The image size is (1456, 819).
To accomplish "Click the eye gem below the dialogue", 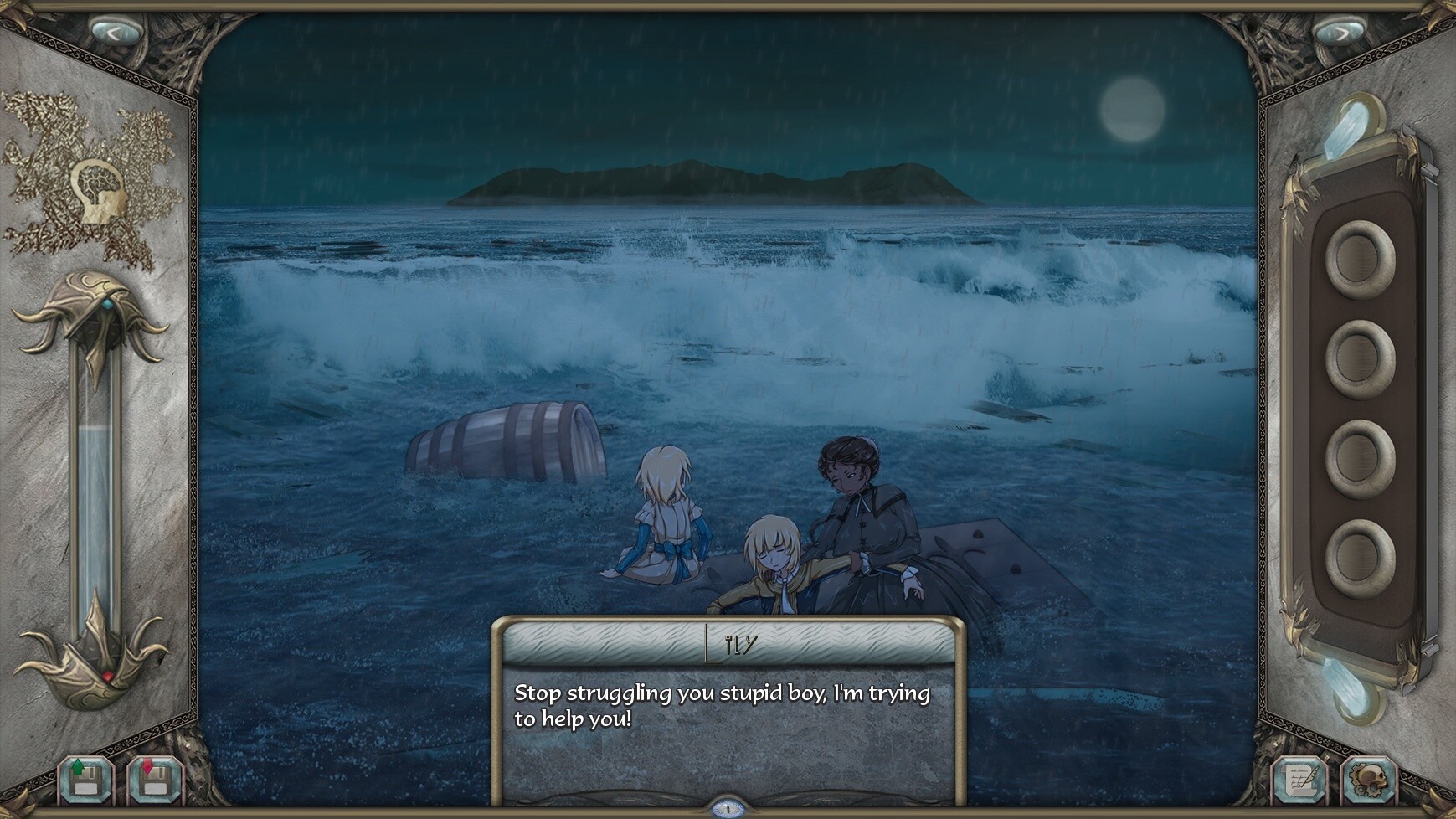I will (728, 809).
